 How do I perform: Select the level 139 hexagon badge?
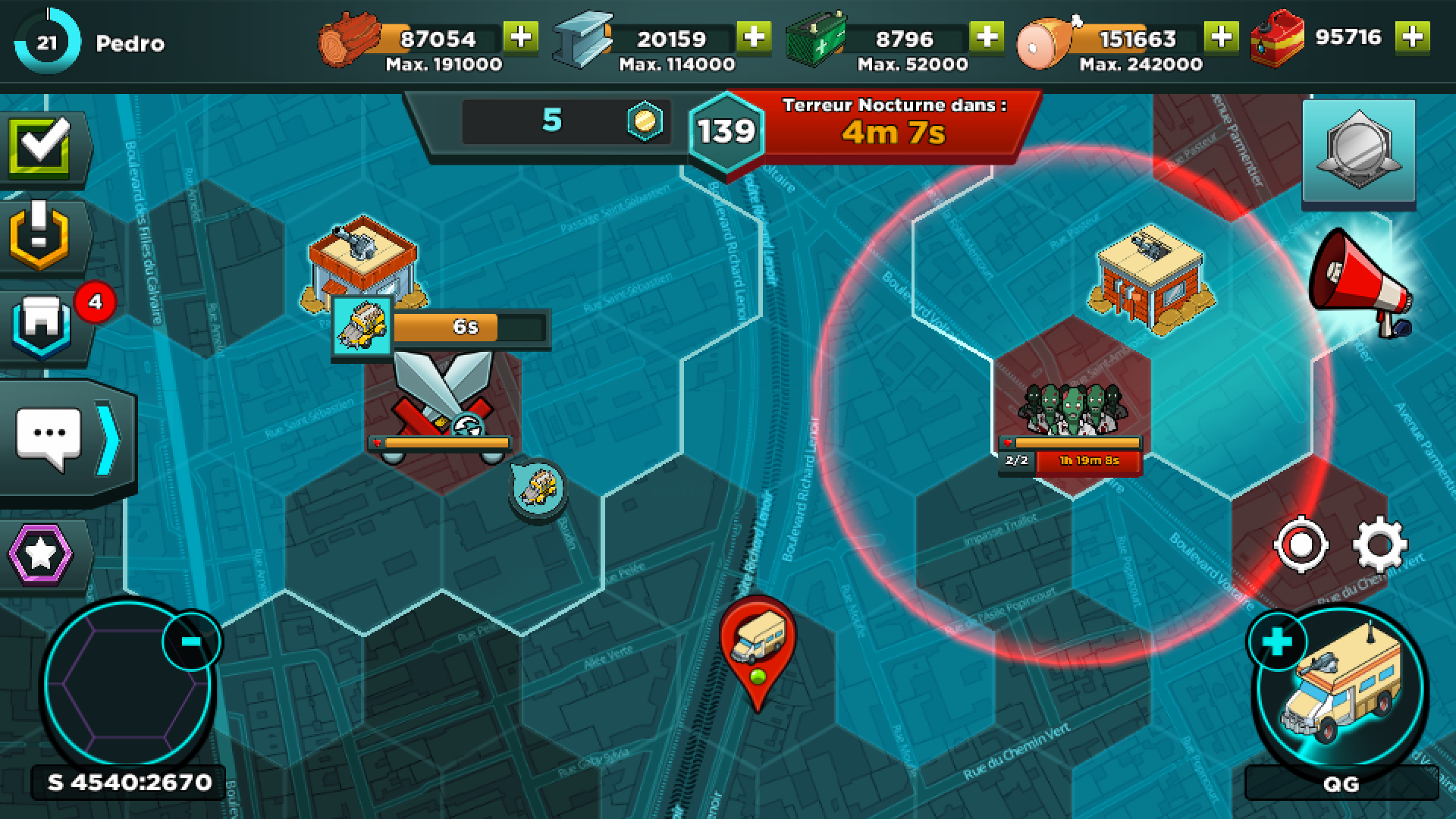click(x=726, y=130)
